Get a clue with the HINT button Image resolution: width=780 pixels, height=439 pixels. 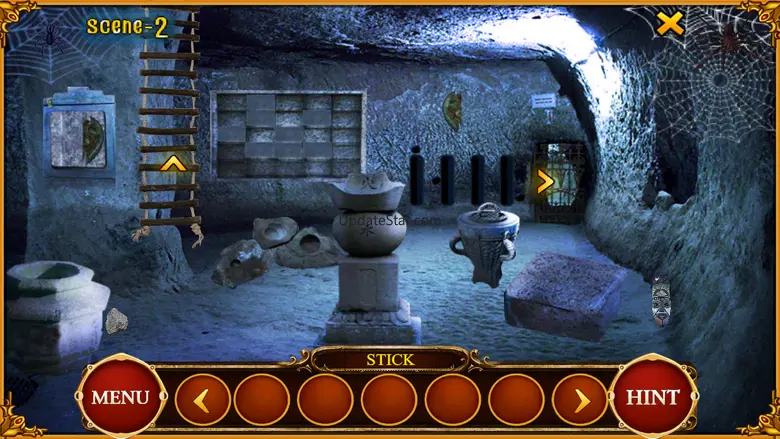tap(652, 397)
